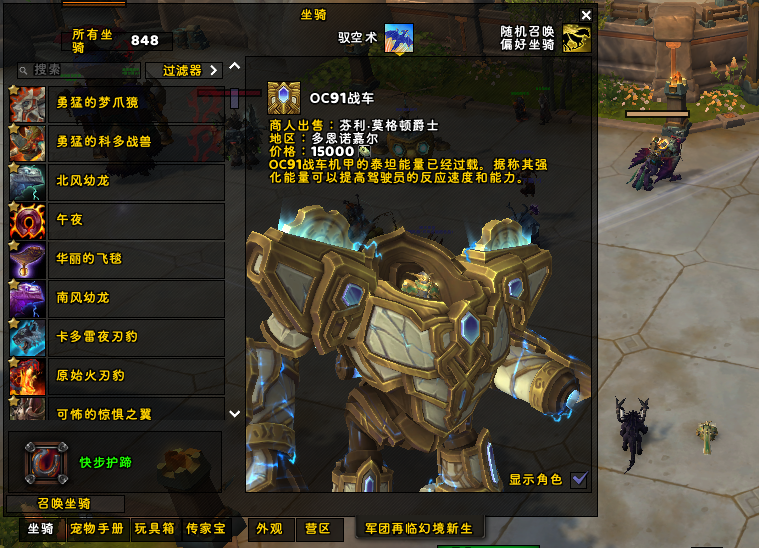Open the 外观 tab

coord(269,529)
